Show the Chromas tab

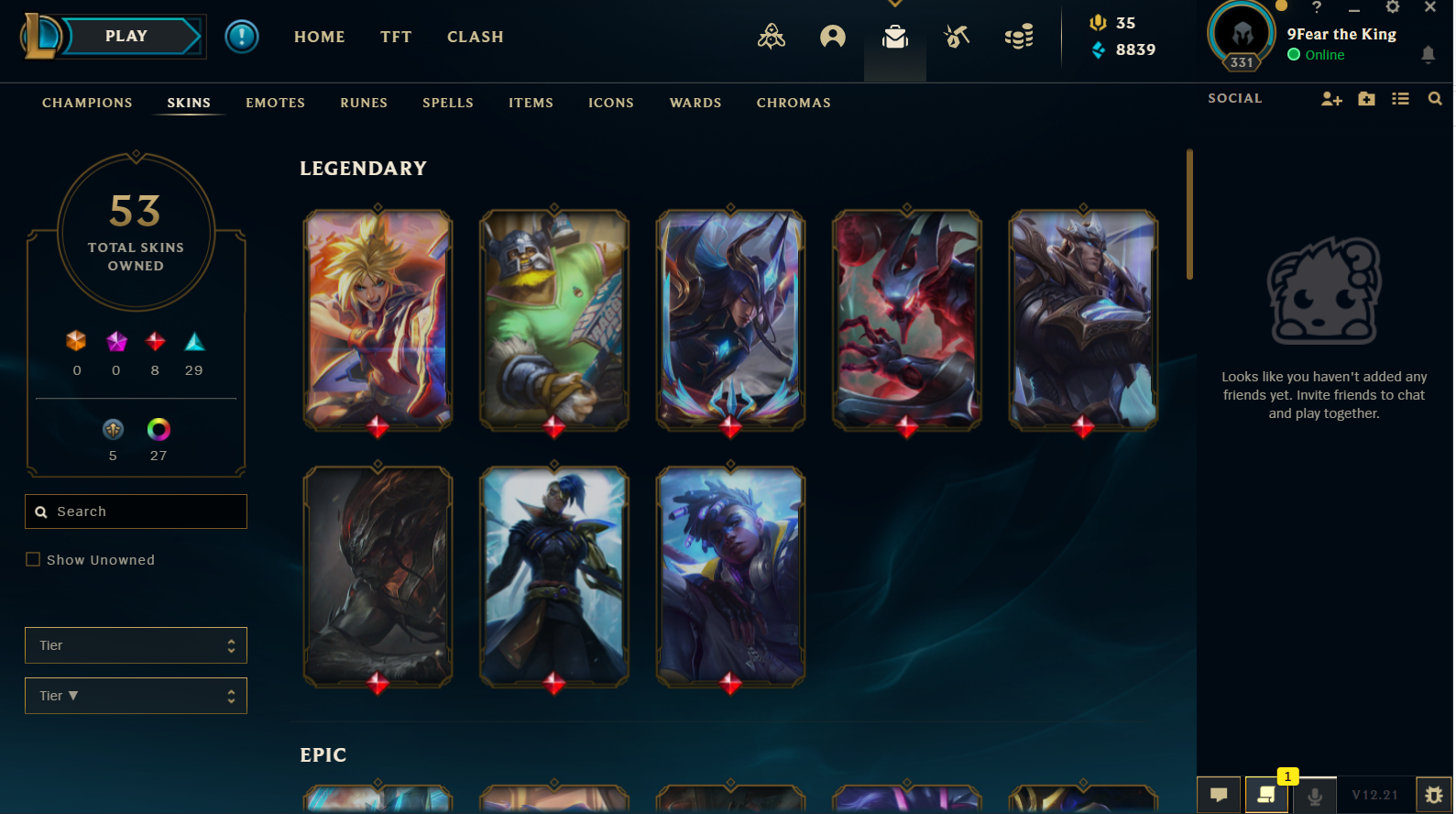tap(794, 103)
